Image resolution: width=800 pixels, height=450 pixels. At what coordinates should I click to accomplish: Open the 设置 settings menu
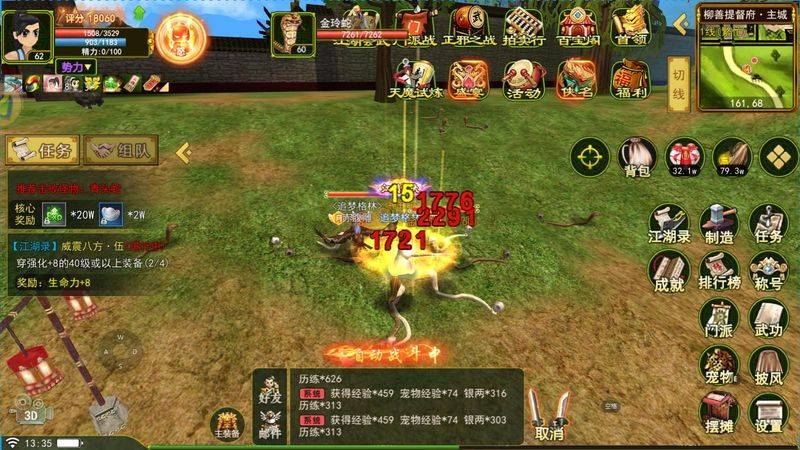tap(768, 410)
